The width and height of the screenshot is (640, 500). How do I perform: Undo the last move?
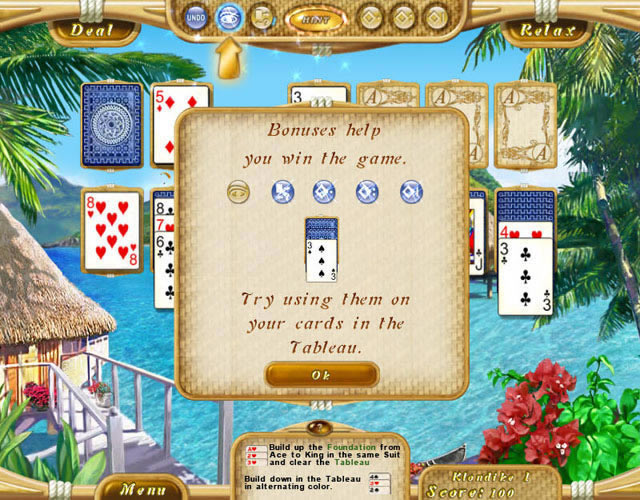(197, 17)
